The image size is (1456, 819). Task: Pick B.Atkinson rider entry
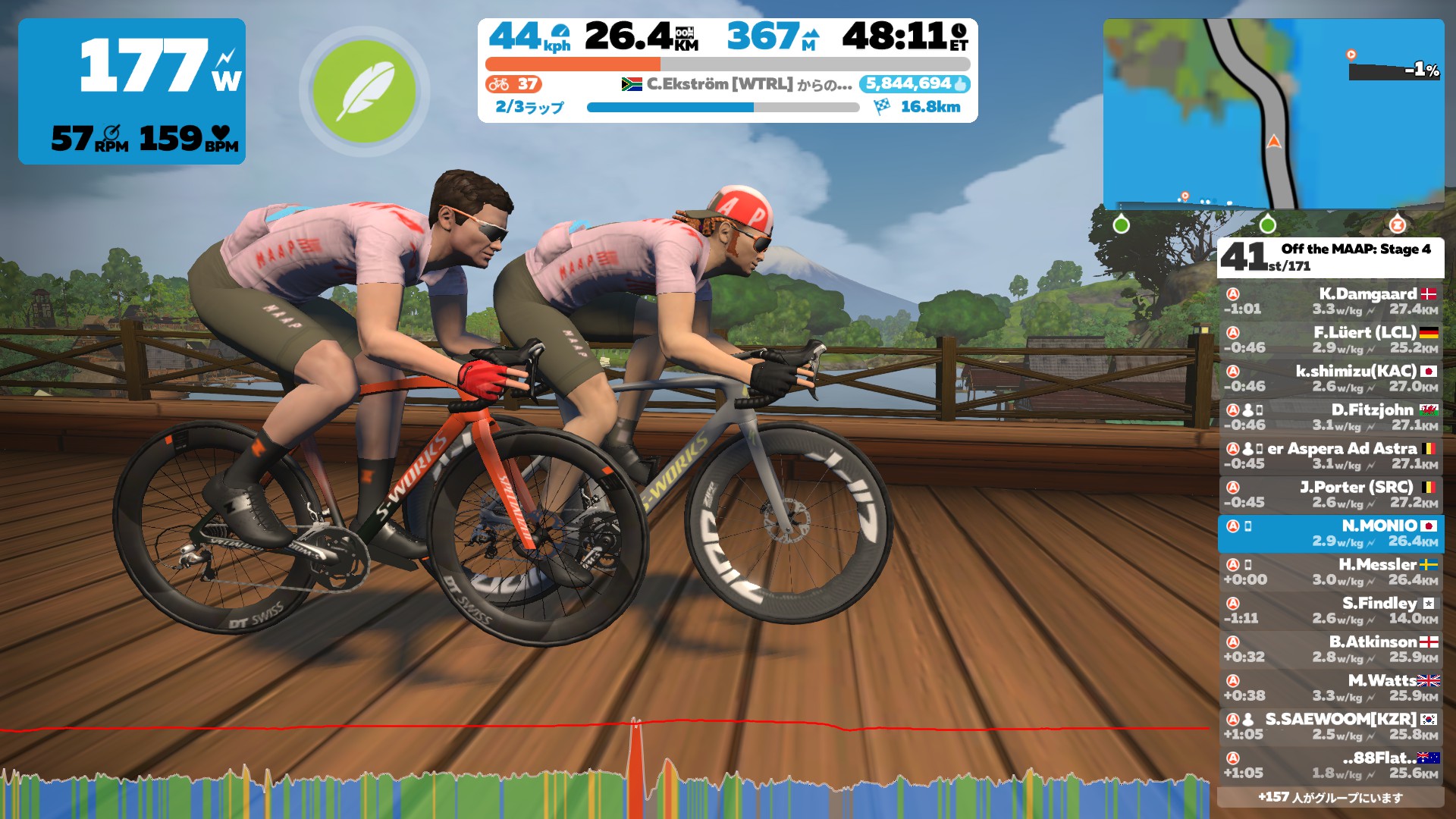pos(1331,649)
